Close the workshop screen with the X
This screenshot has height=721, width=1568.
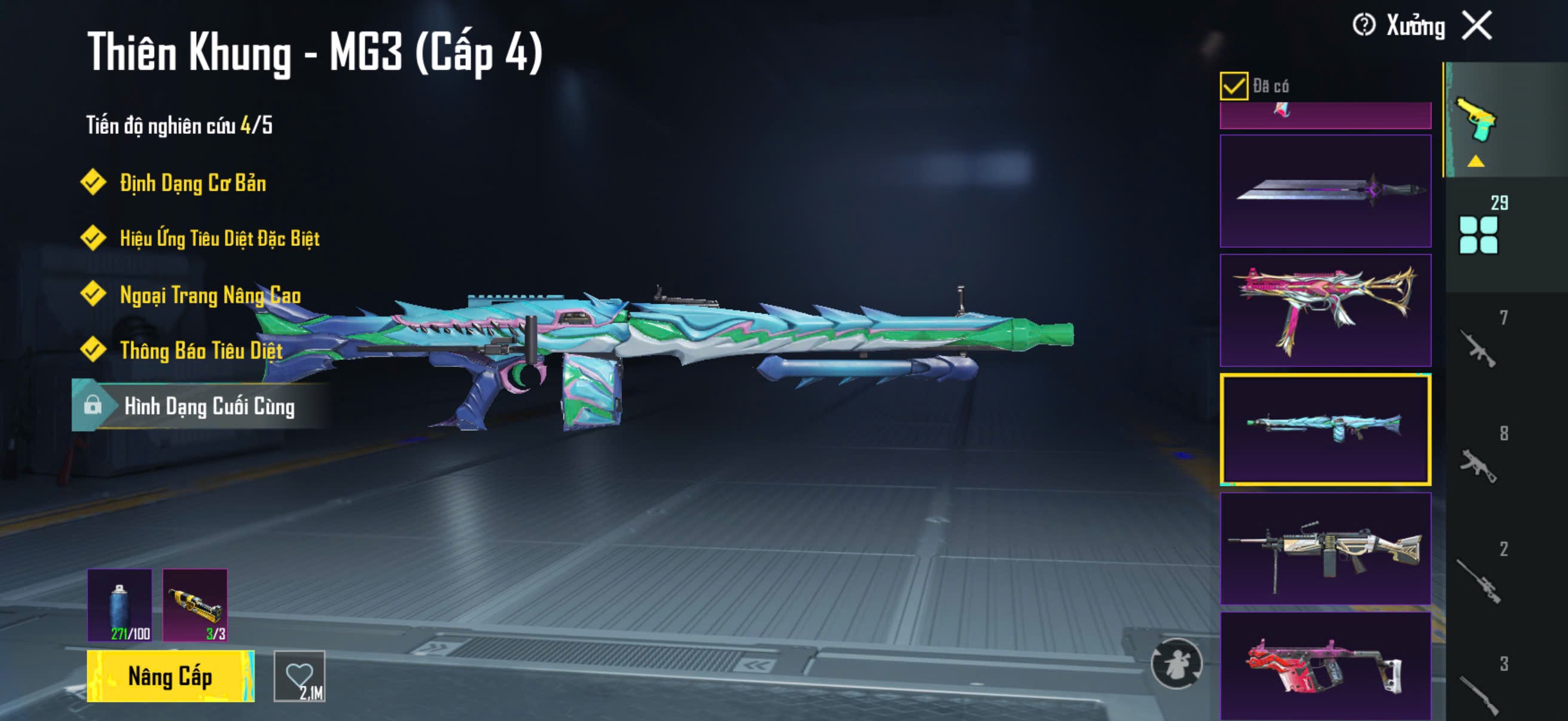1477,26
